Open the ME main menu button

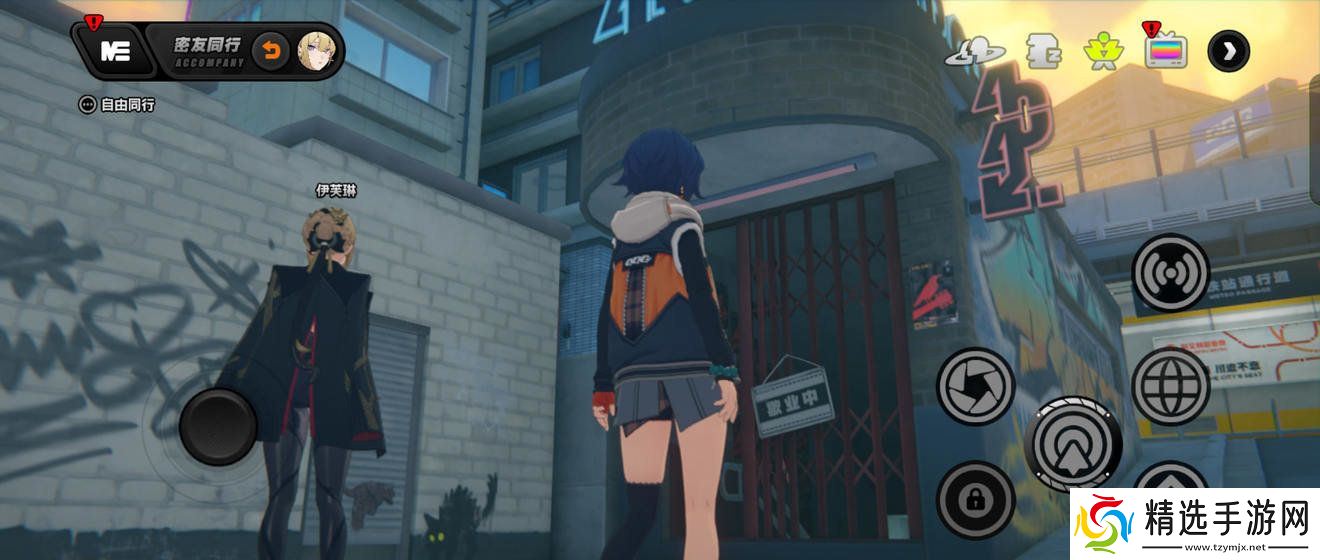(x=116, y=52)
